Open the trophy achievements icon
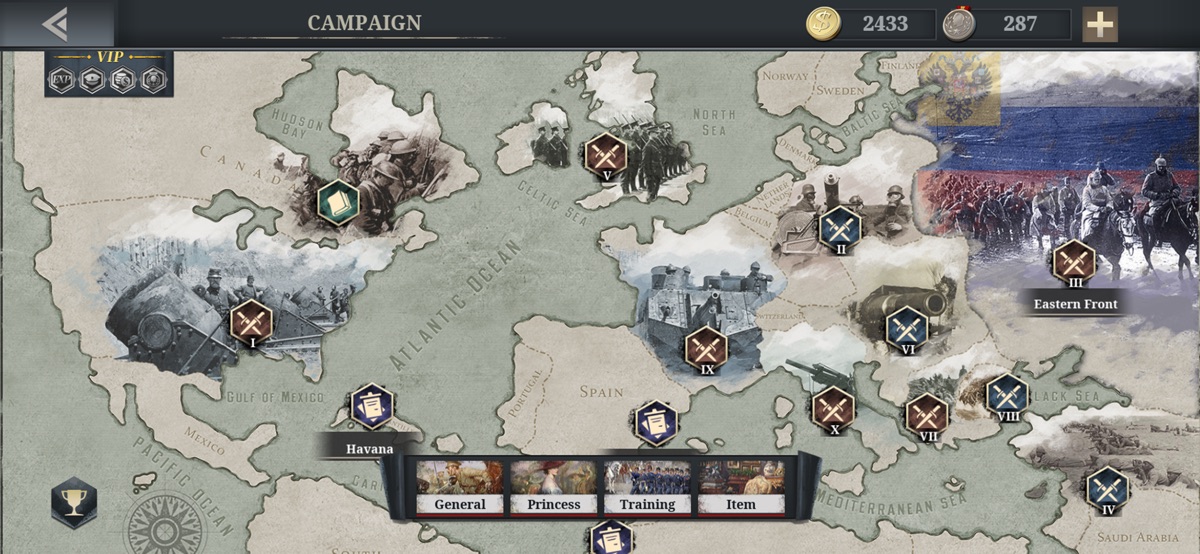Screen dimensions: 1200x554 pos(74,502)
